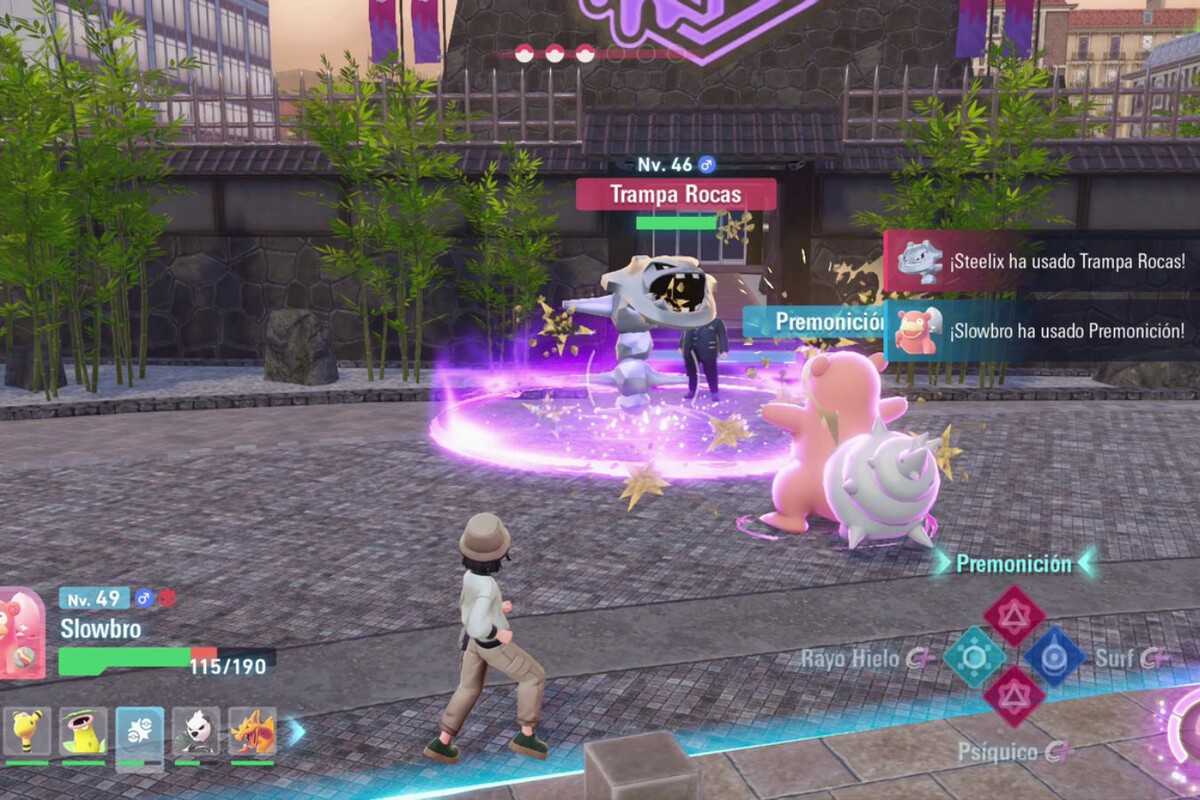Switch to Pangoro in the party bar
The image size is (1200, 800).
coord(195,731)
